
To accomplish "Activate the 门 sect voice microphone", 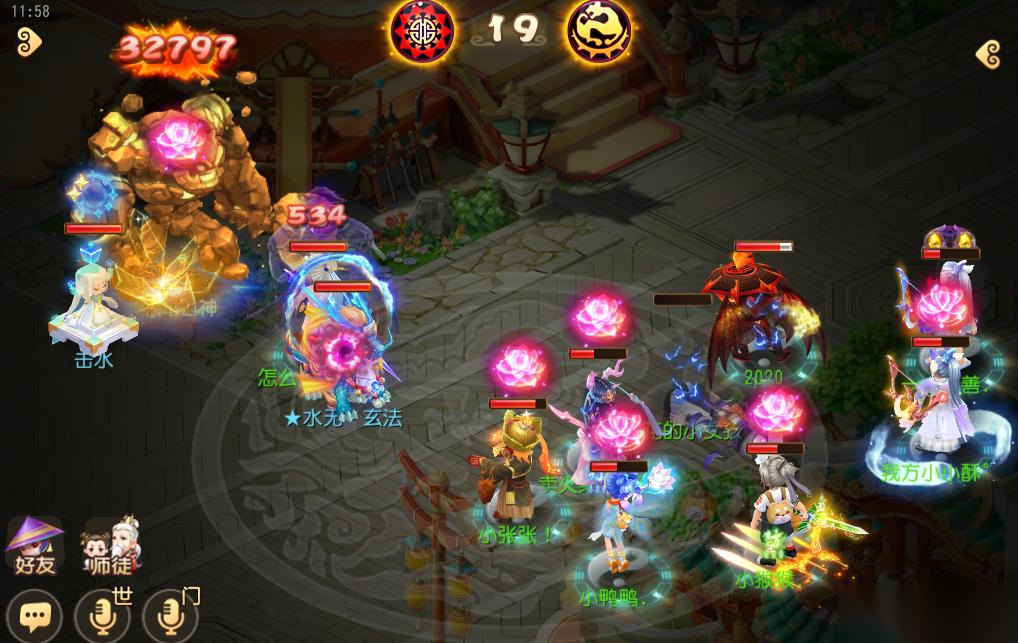I will click(170, 616).
